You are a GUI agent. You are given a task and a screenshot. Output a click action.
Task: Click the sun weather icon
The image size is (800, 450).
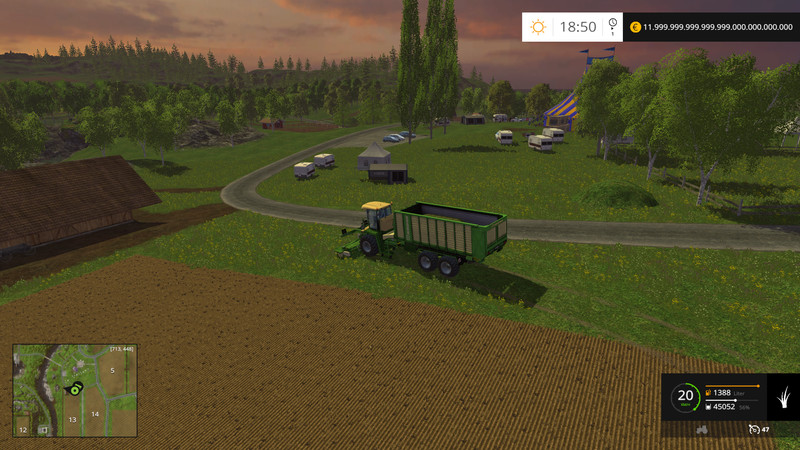(538, 27)
